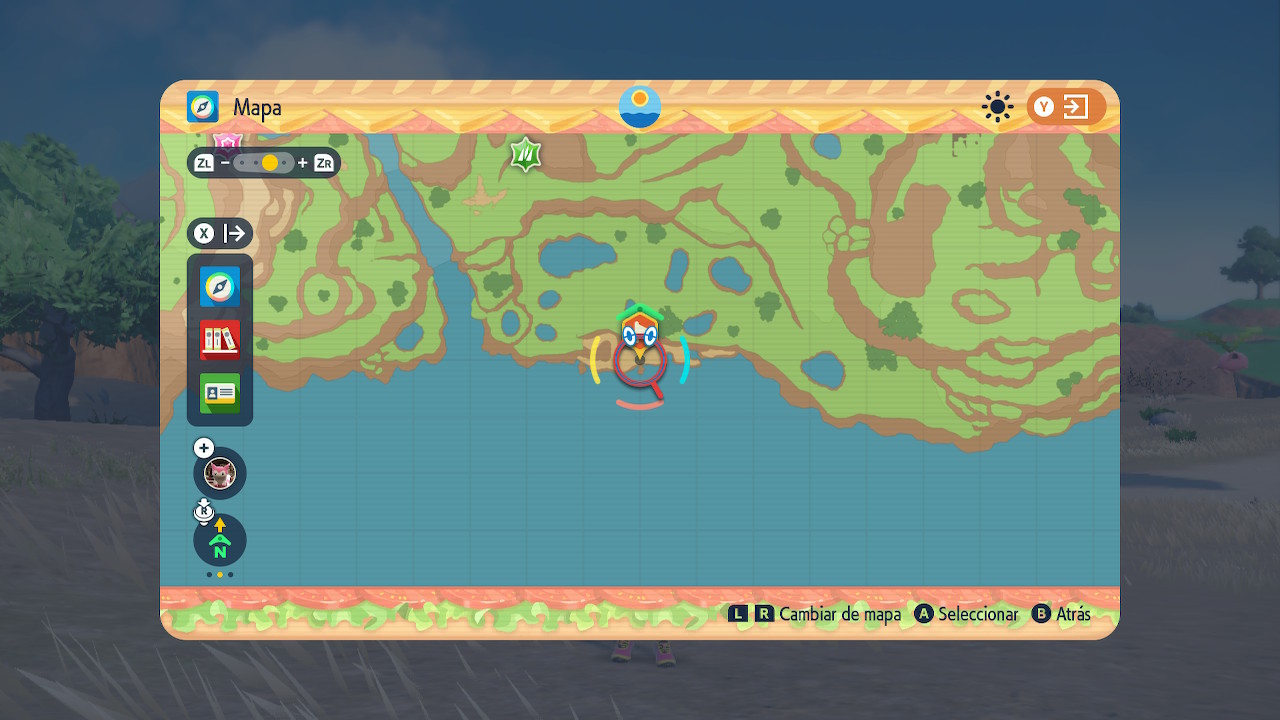Select the green Tera raid marker
This screenshot has width=1280, height=720.
[526, 154]
